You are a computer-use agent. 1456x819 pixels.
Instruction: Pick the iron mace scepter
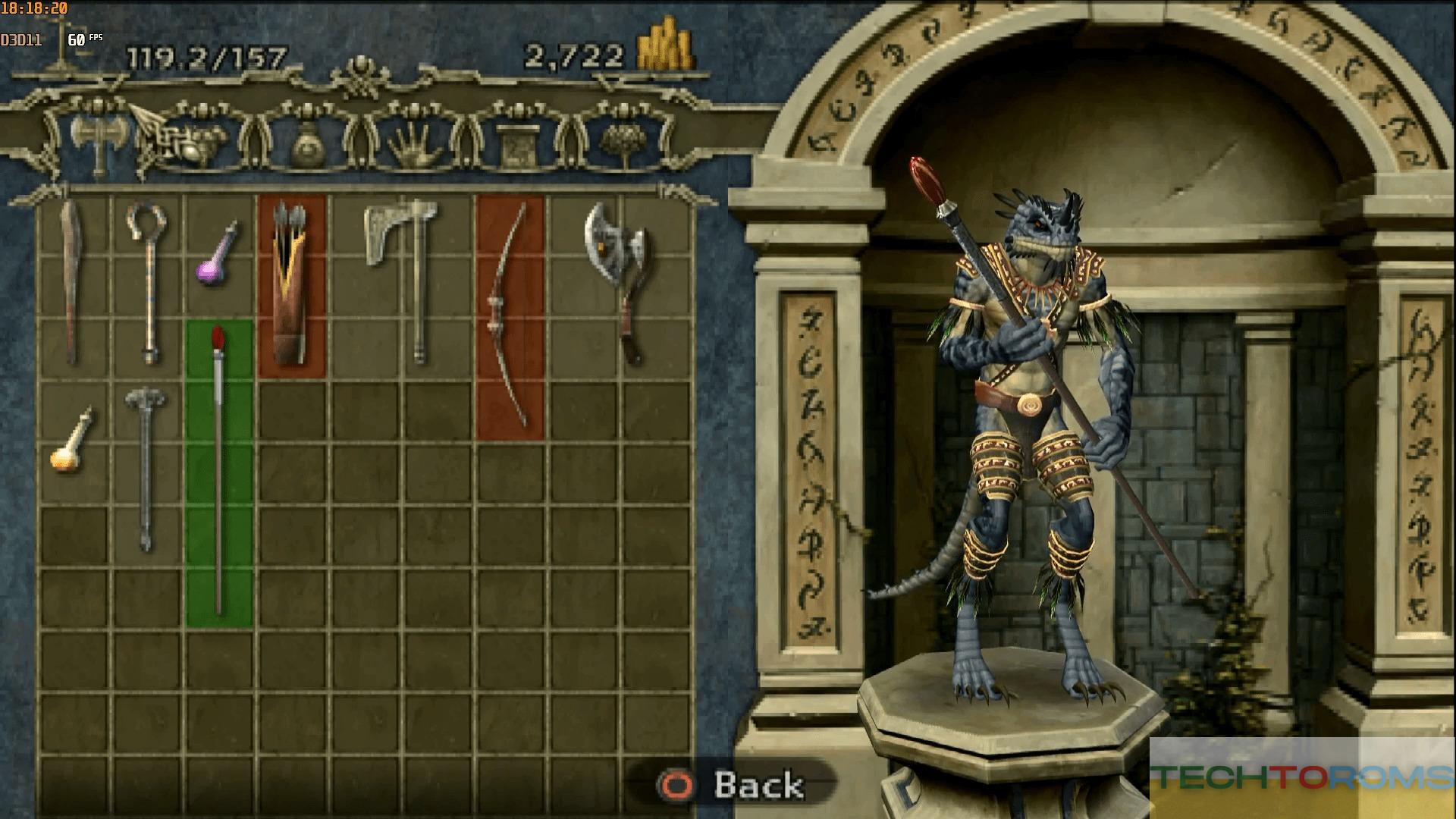(146, 466)
